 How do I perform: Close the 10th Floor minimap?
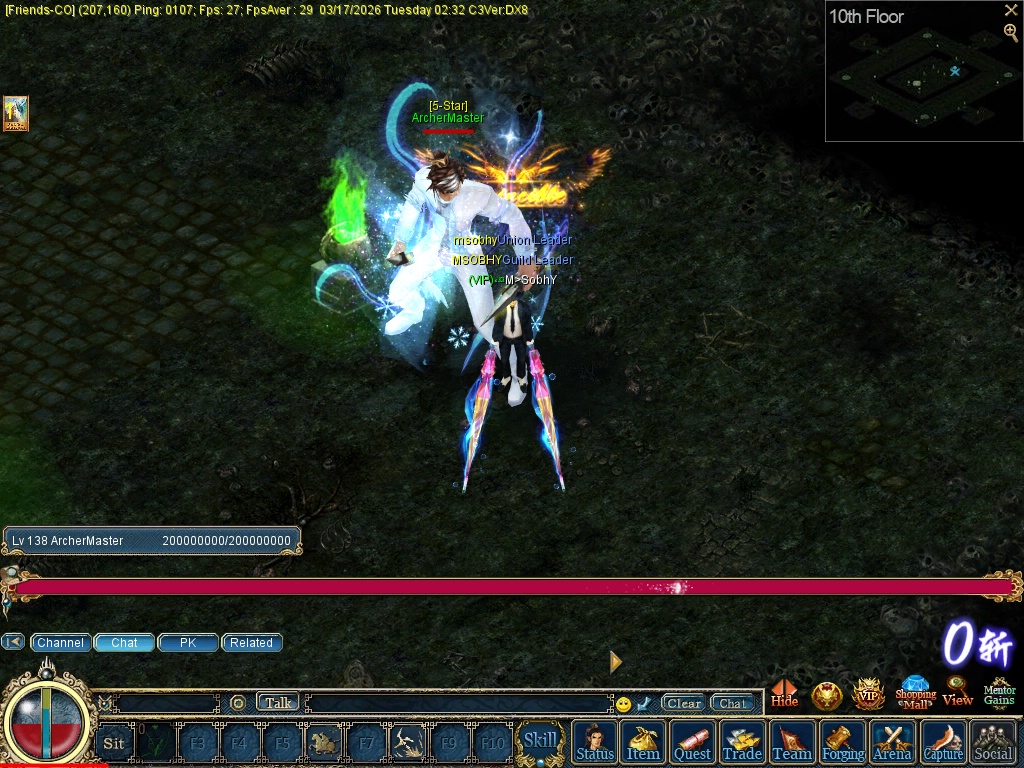tap(1011, 10)
